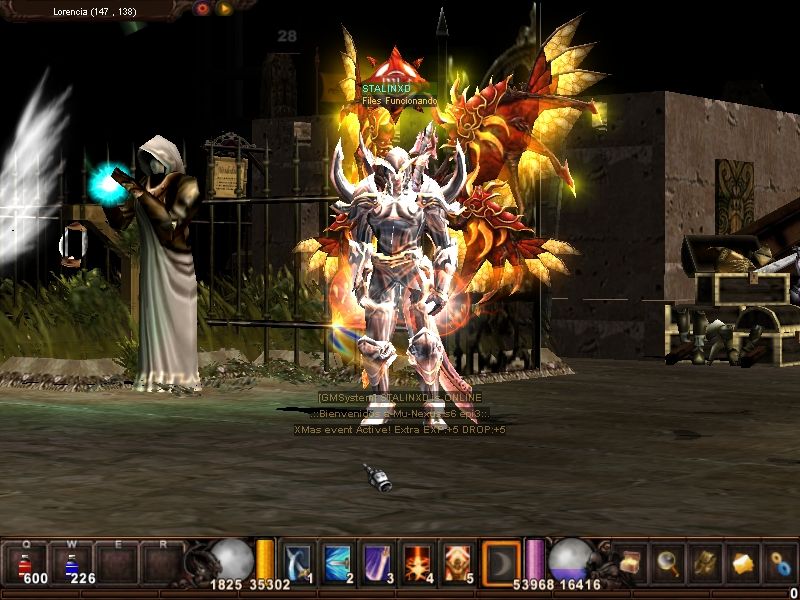The image size is (800, 600).
Task: Activate the raised-arms buff skill in slot 5
Action: 458,561
